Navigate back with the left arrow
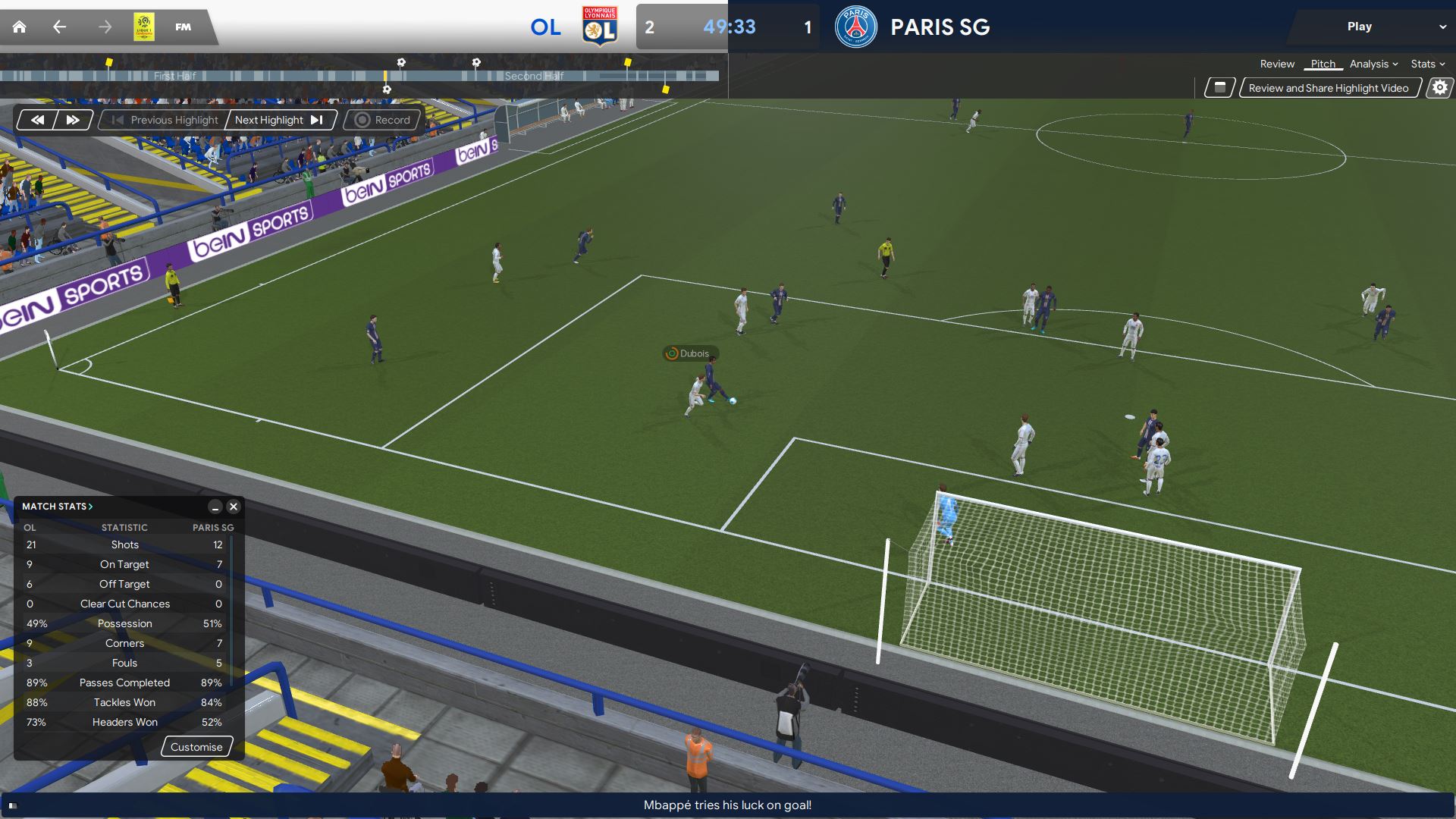This screenshot has width=1456, height=819. 59,27
